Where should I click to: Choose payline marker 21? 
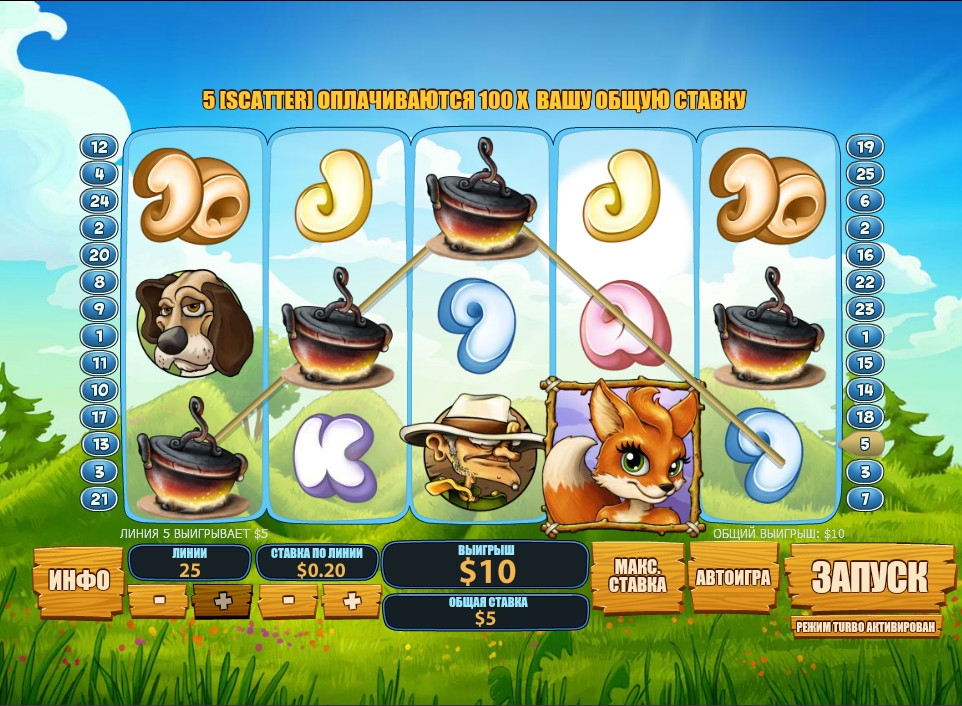click(99, 498)
